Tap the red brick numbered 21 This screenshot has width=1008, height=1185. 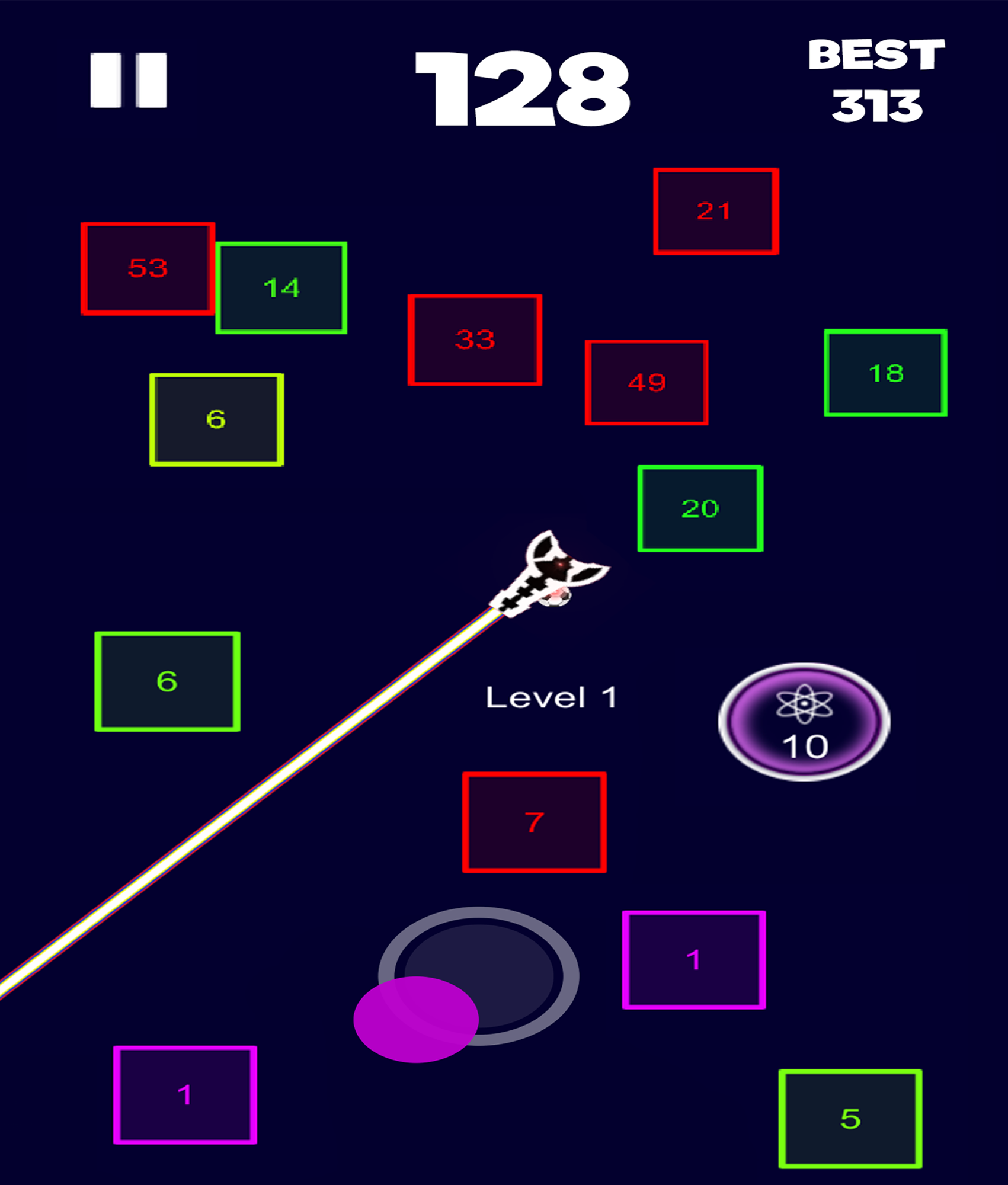pyautogui.click(x=717, y=210)
